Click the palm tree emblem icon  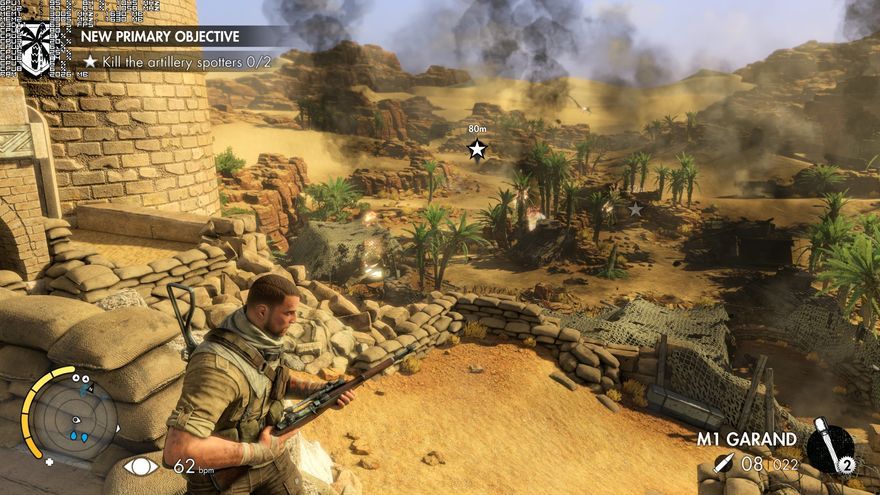[x=36, y=47]
